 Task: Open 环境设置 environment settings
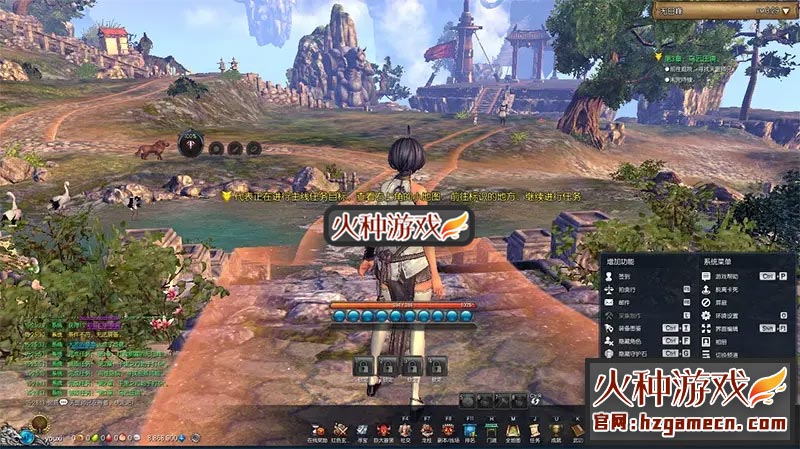(725, 314)
